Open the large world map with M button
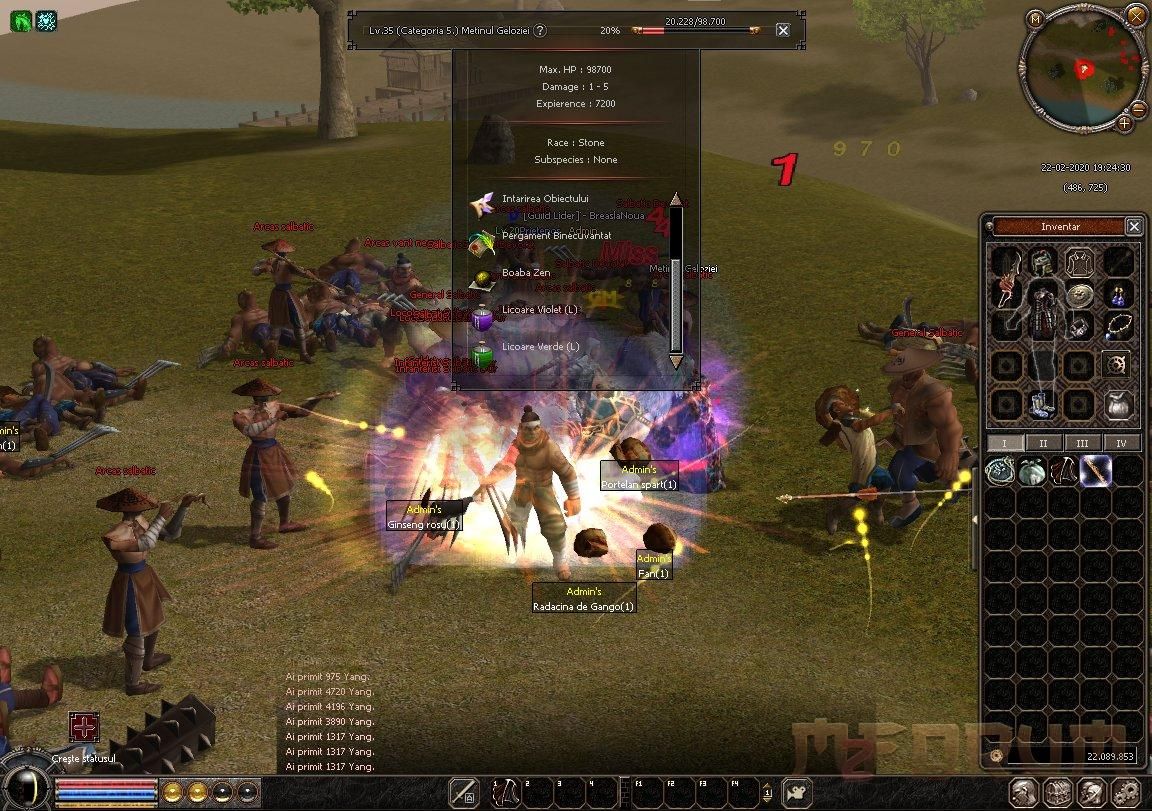This screenshot has height=811, width=1152. pyautogui.click(x=1035, y=17)
